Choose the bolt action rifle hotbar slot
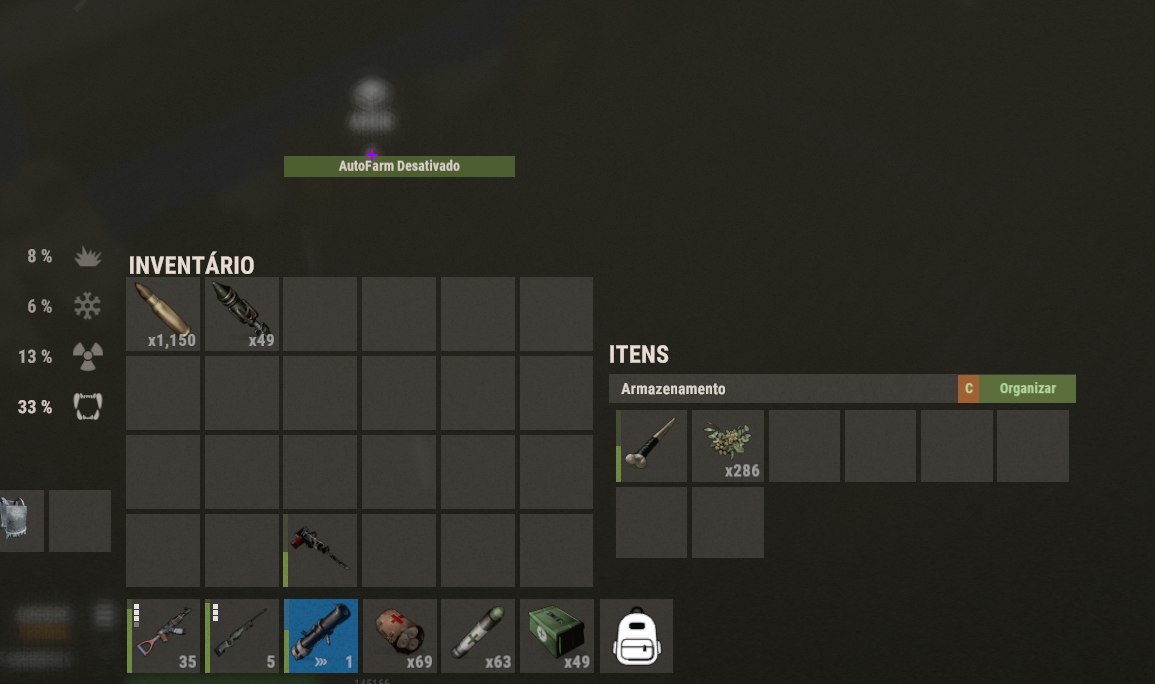 pos(242,636)
